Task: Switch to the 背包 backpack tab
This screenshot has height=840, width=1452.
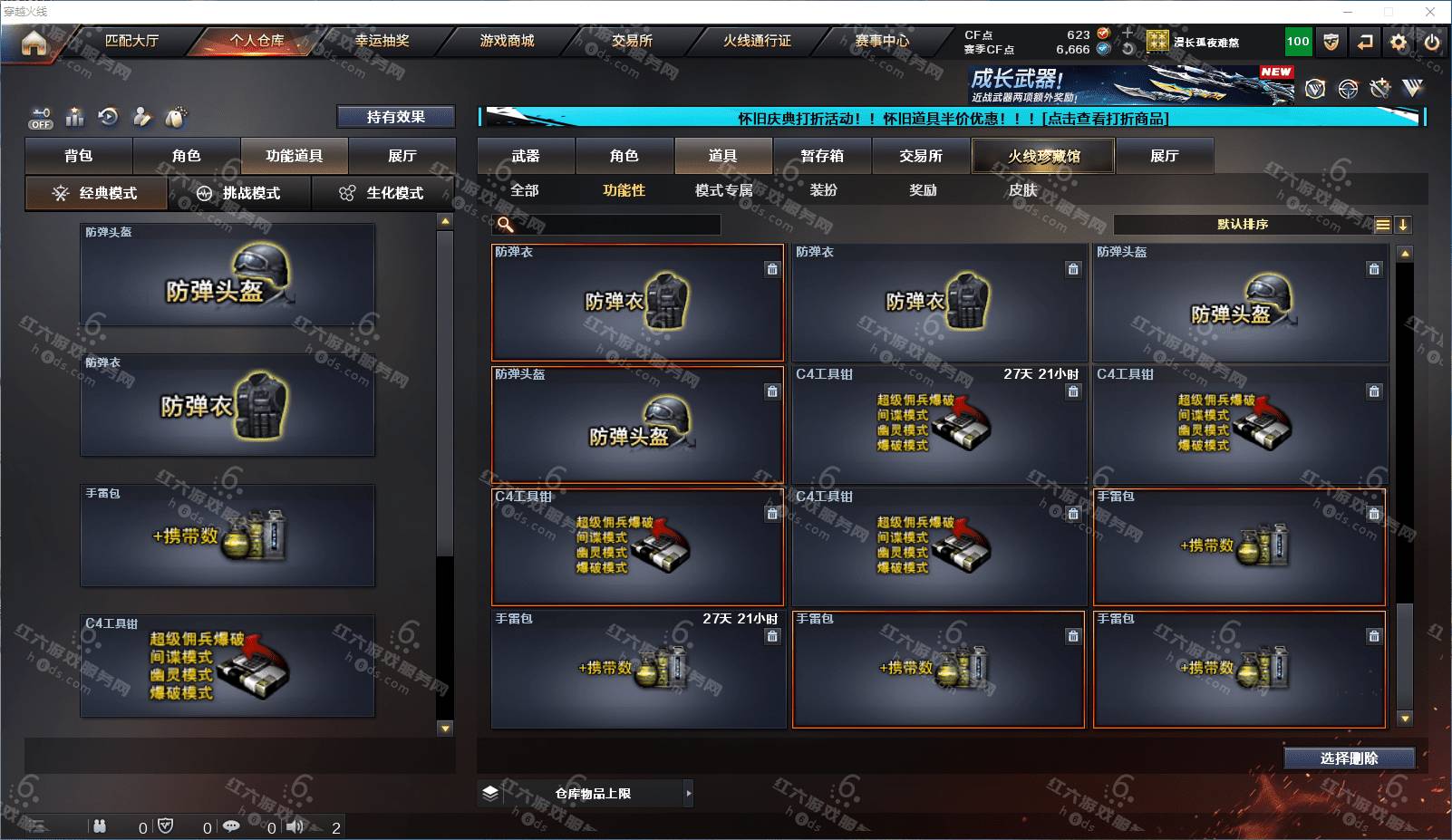Action: 79,156
